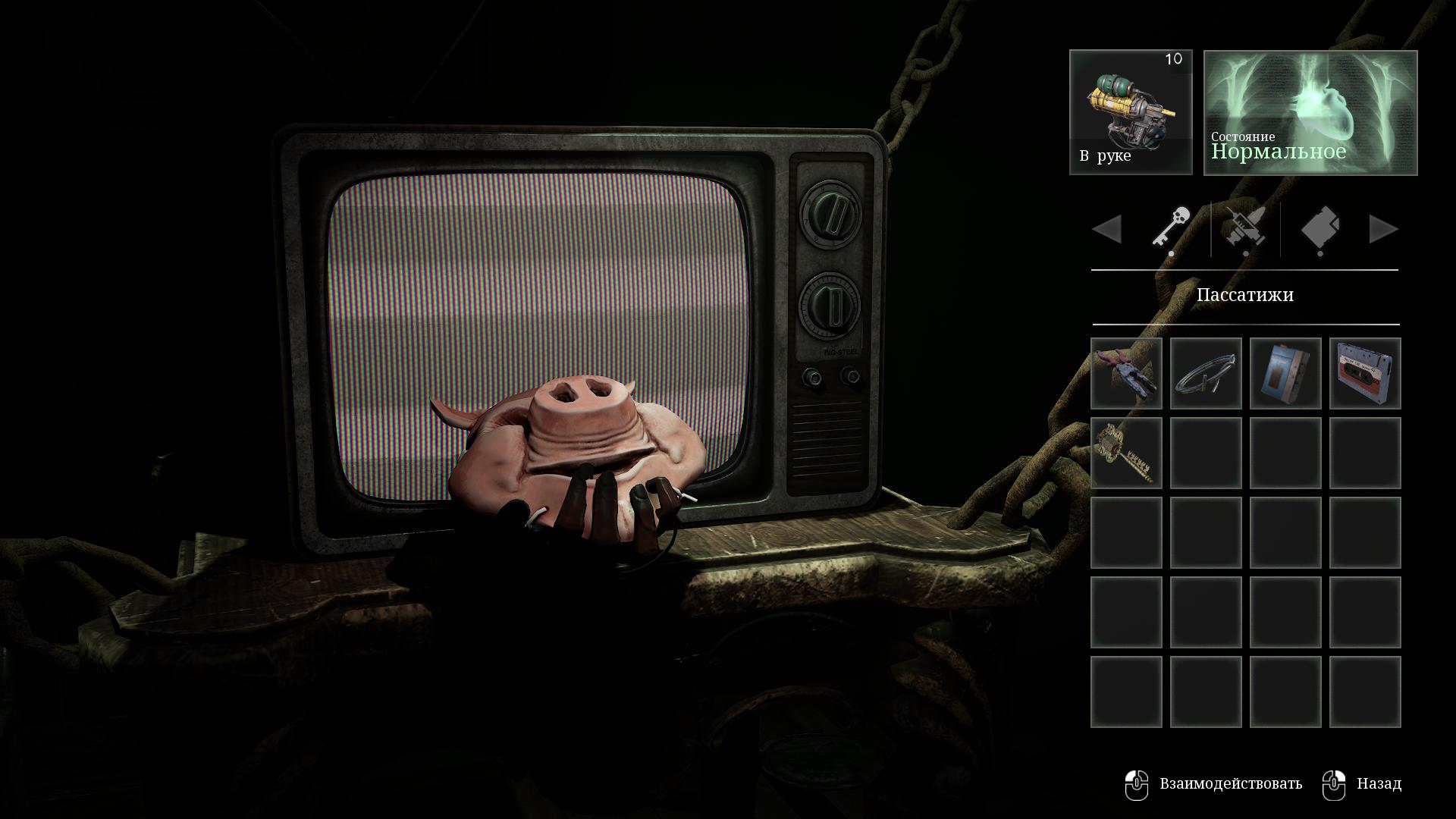Select the ornate golden key
1456x819 pixels.
pos(1126,453)
